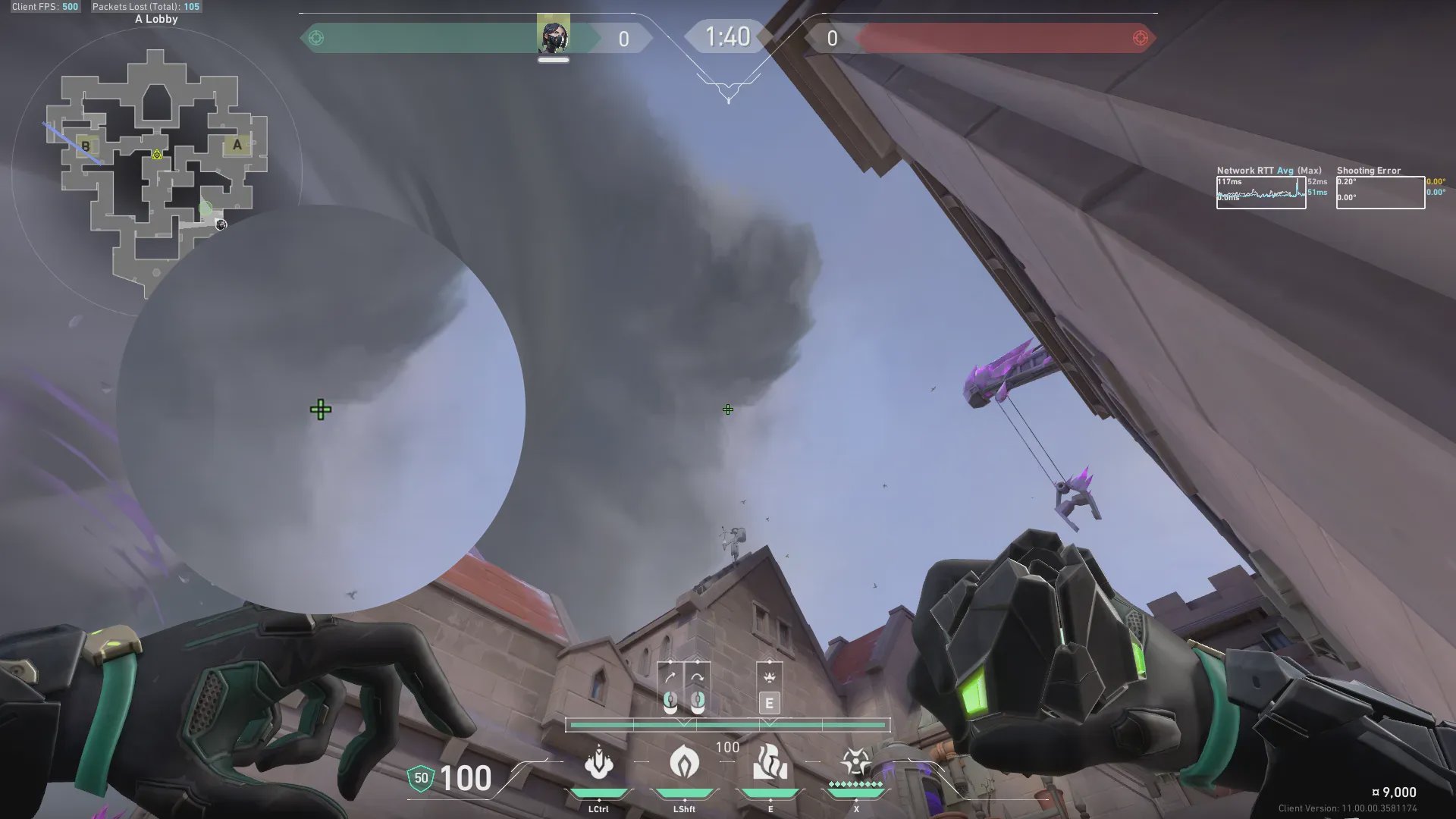The height and width of the screenshot is (819, 1456).
Task: Select the B site marker on minimap
Action: pos(86,146)
